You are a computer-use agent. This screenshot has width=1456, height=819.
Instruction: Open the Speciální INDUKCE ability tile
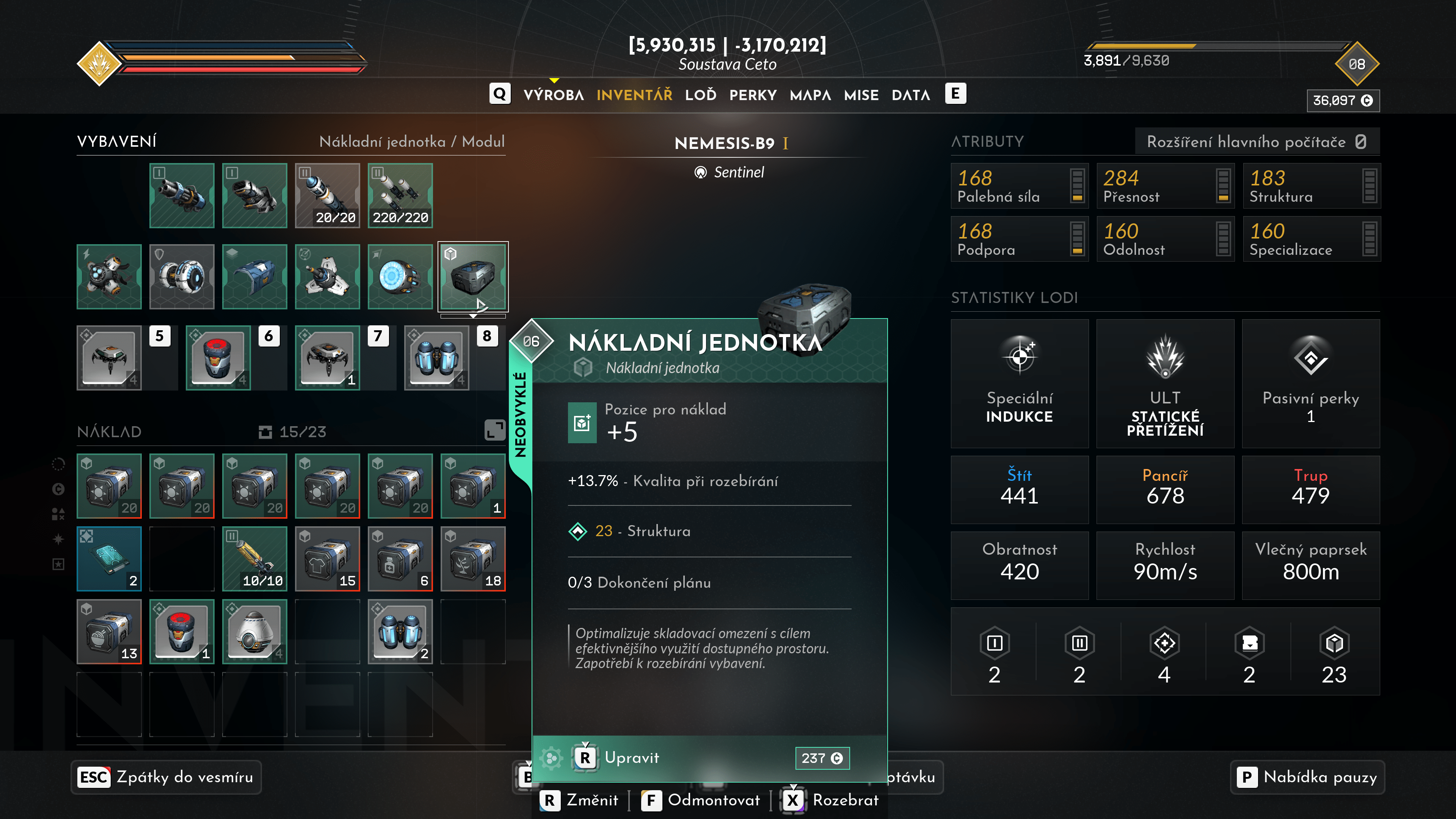click(x=1019, y=383)
